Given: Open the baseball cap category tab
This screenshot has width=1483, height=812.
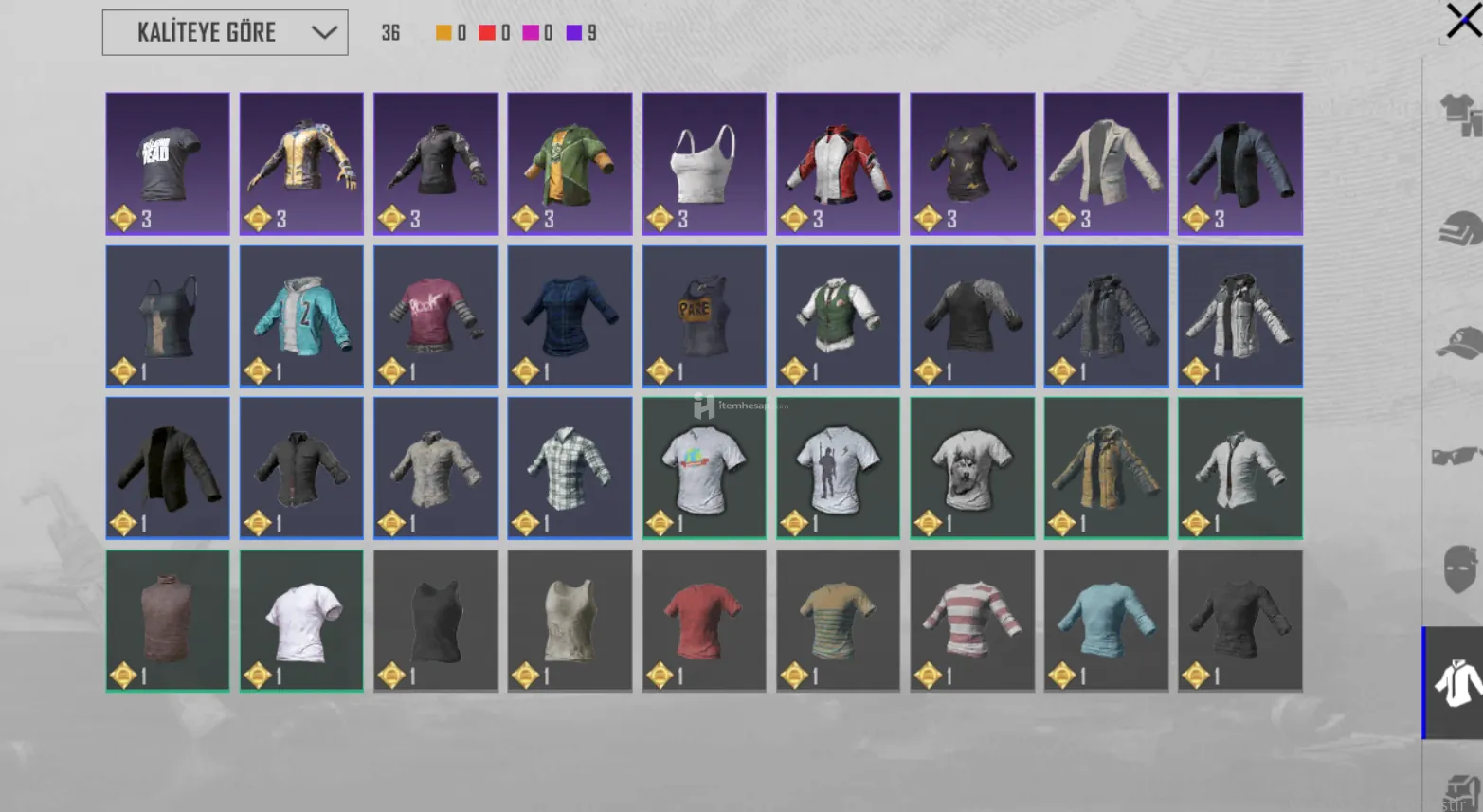Looking at the screenshot, I should click(1457, 343).
